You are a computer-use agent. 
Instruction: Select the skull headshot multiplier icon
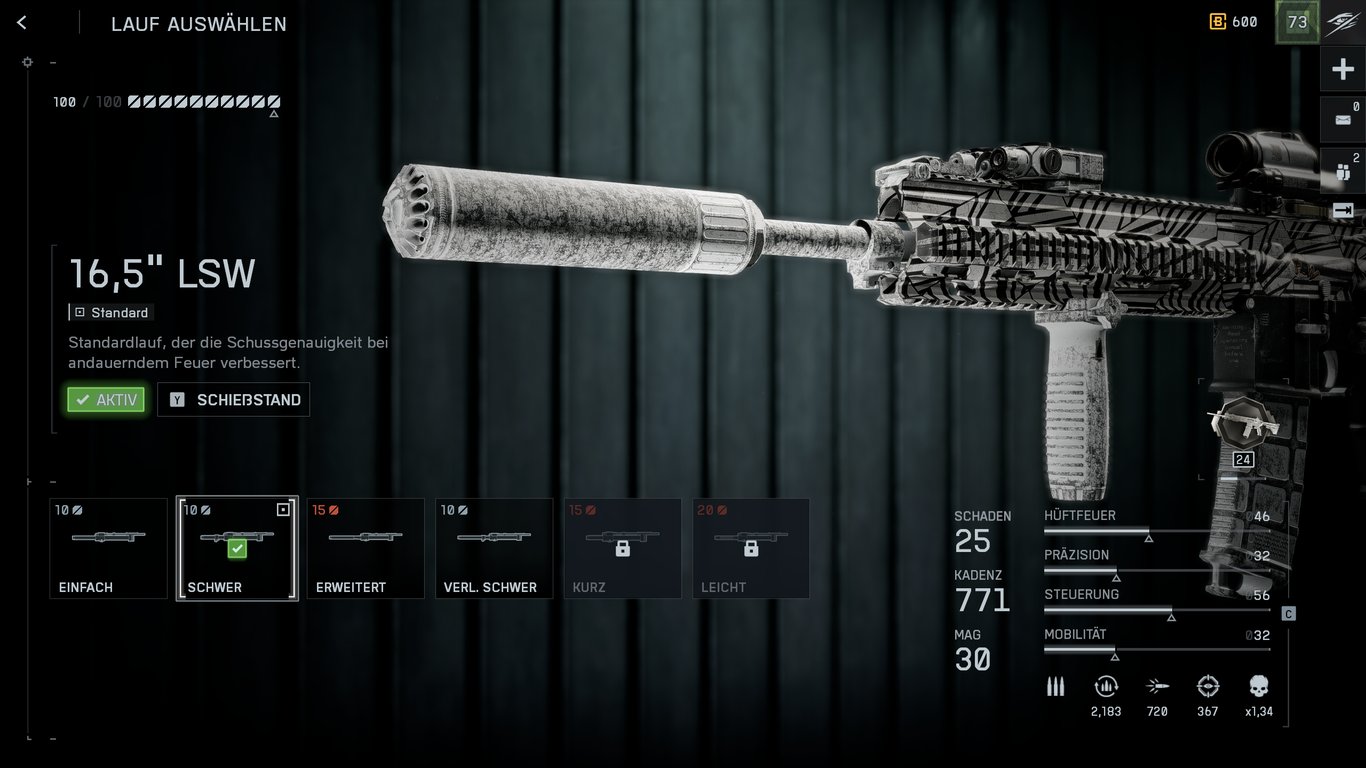pos(1259,687)
